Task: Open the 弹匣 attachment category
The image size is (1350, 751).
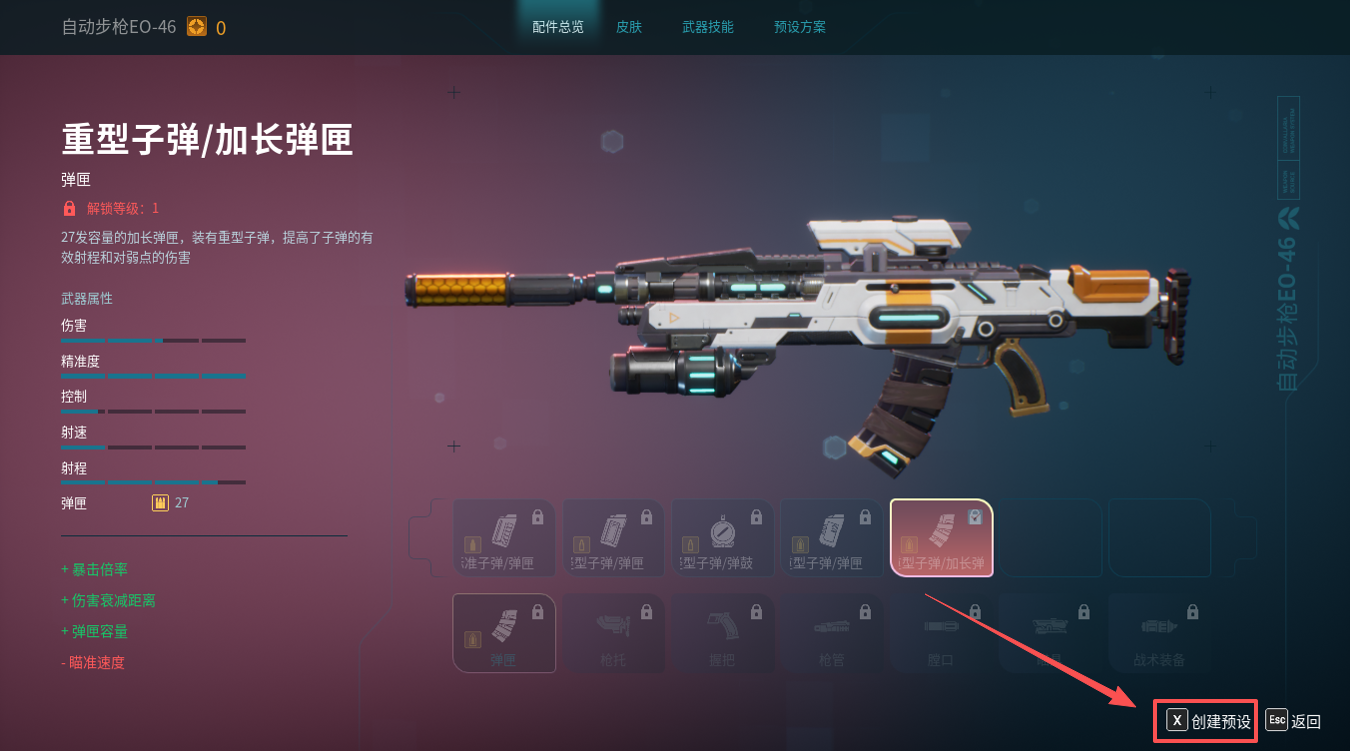Action: [x=504, y=633]
